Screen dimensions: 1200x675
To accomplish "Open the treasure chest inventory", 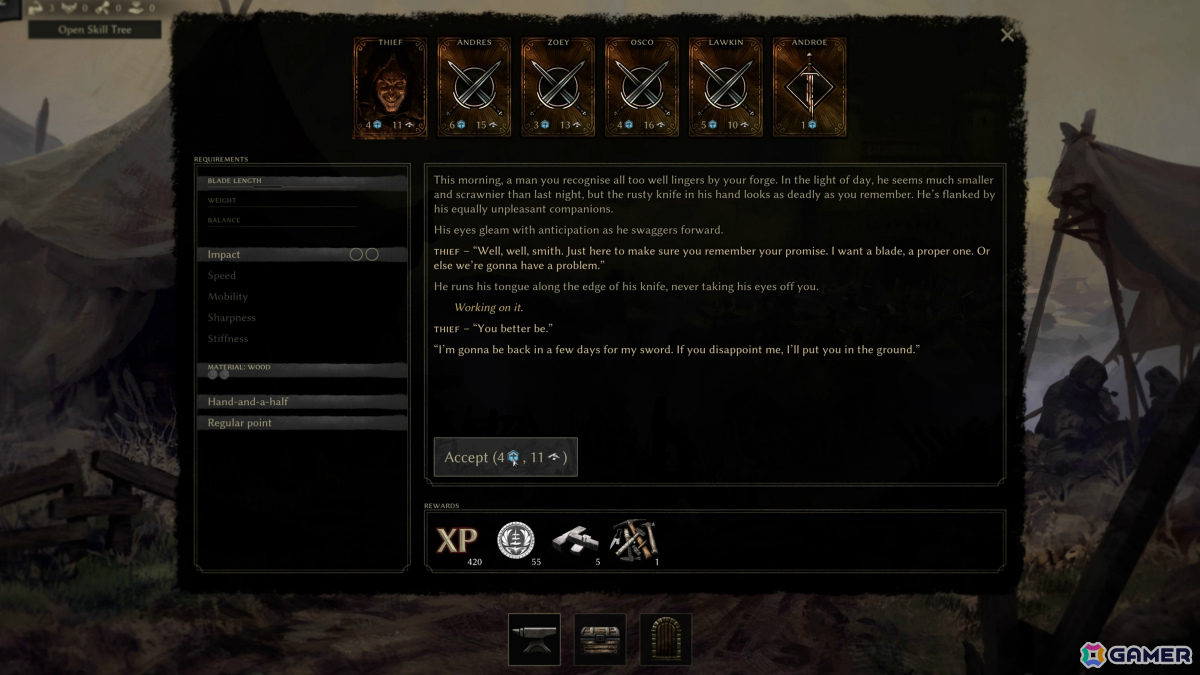I will (x=600, y=640).
